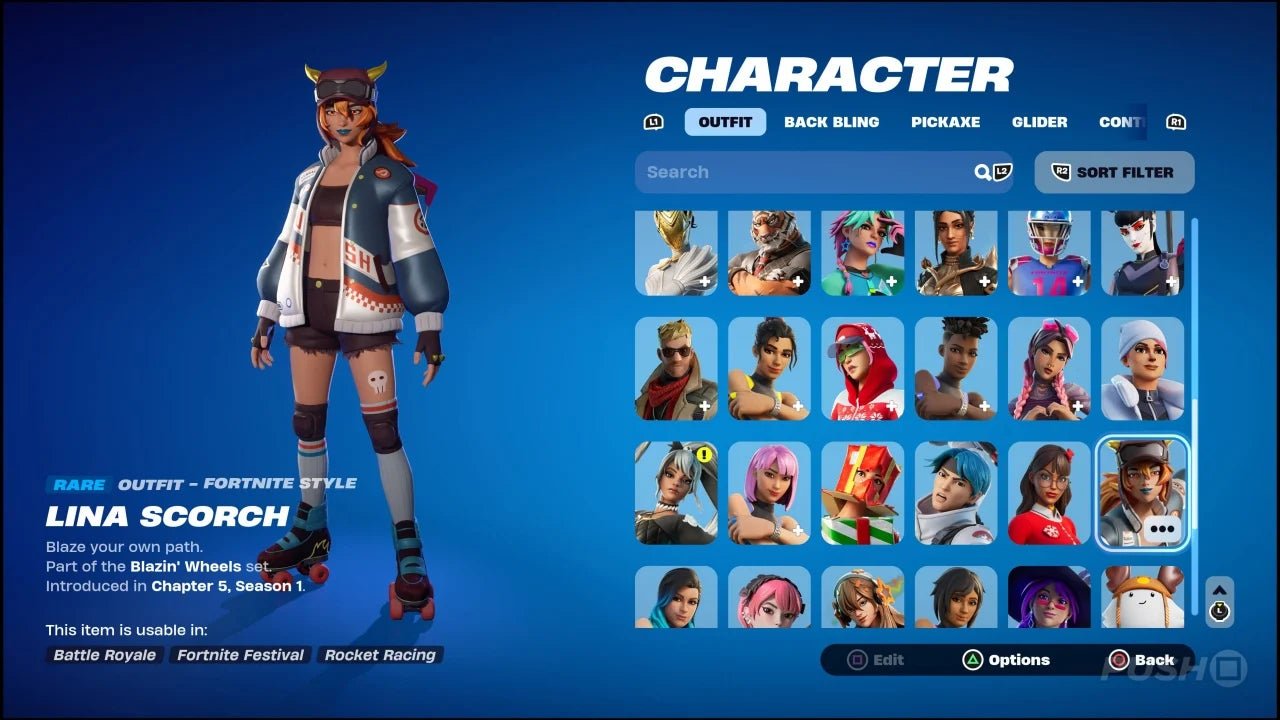Switch to the PICKAXE tab
1280x720 pixels.
945,122
